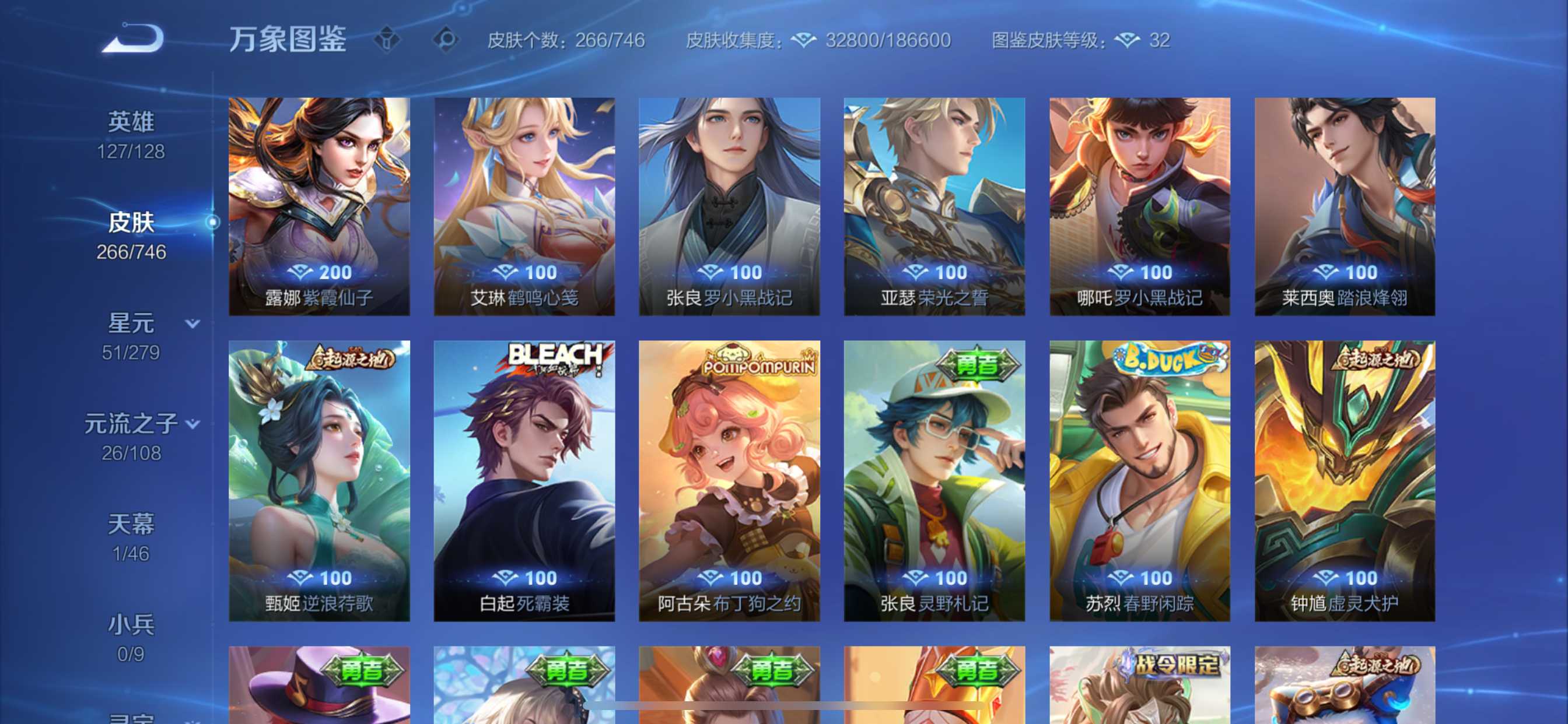This screenshot has height=724, width=1568.
Task: Open the search icon in the top bar
Action: click(x=449, y=39)
